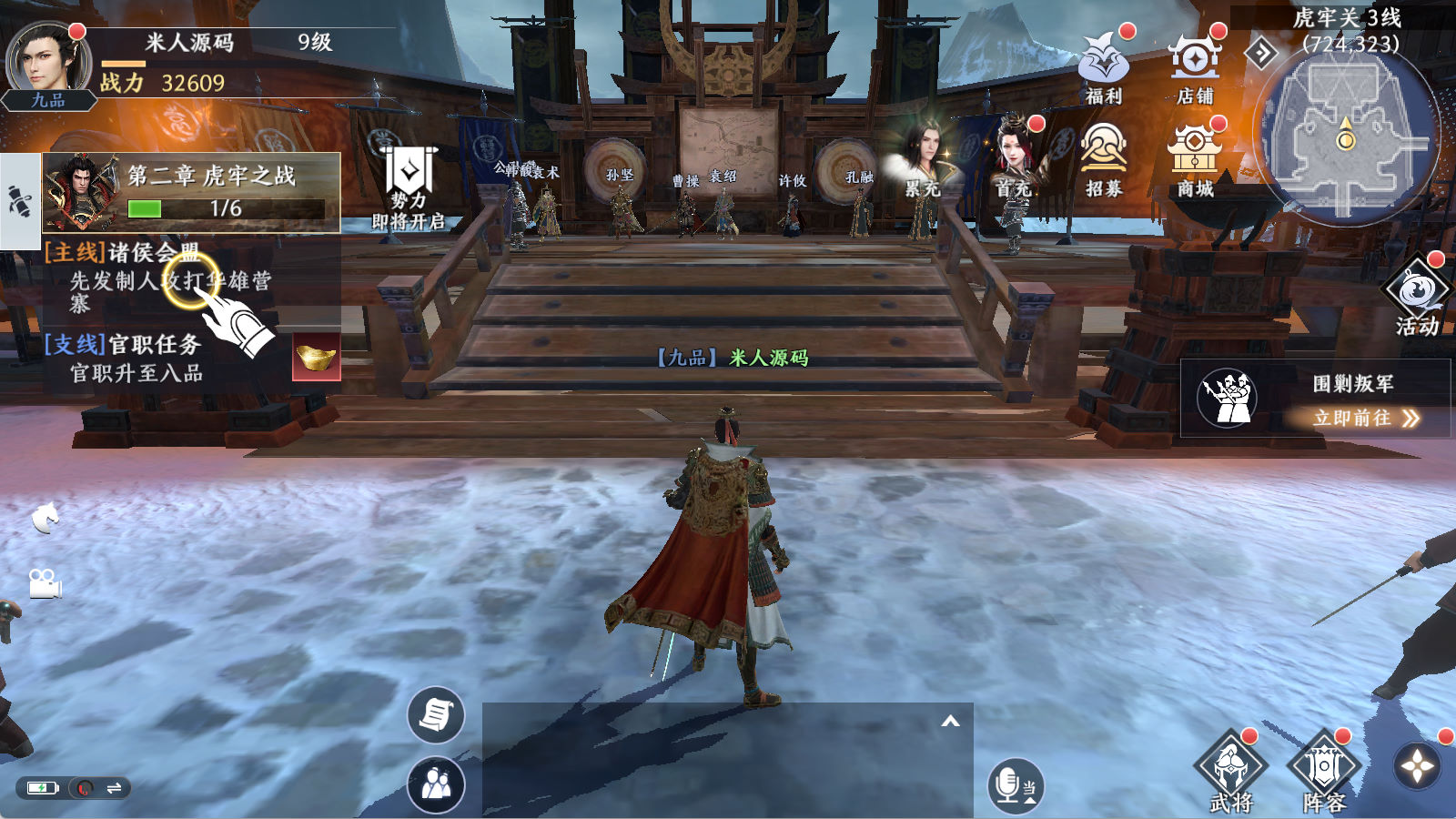Image resolution: width=1456 pixels, height=819 pixels.
Task: Open the 势力 faction icon
Action: pyautogui.click(x=409, y=188)
